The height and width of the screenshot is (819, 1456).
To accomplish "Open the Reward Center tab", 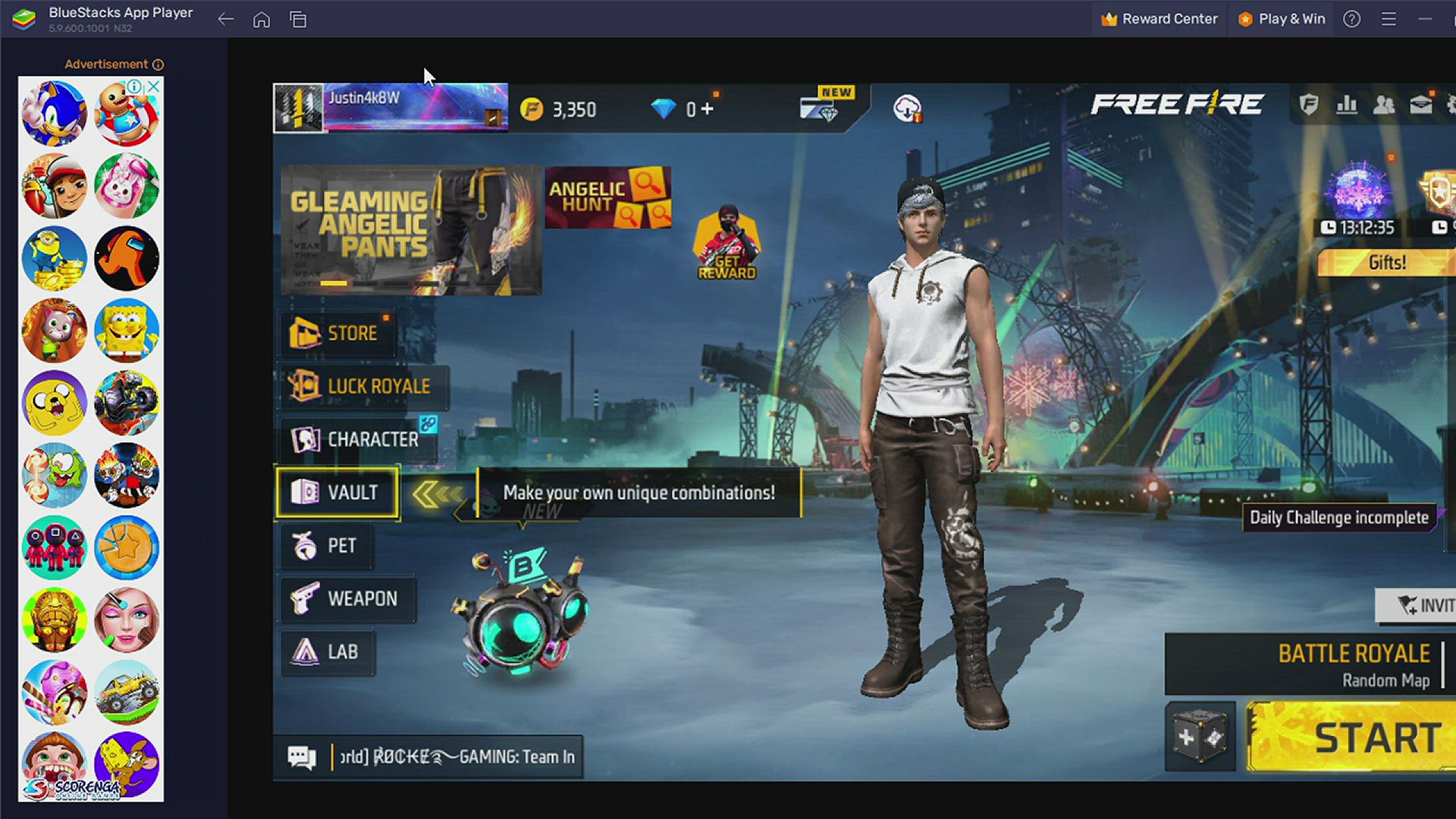I will point(1159,18).
